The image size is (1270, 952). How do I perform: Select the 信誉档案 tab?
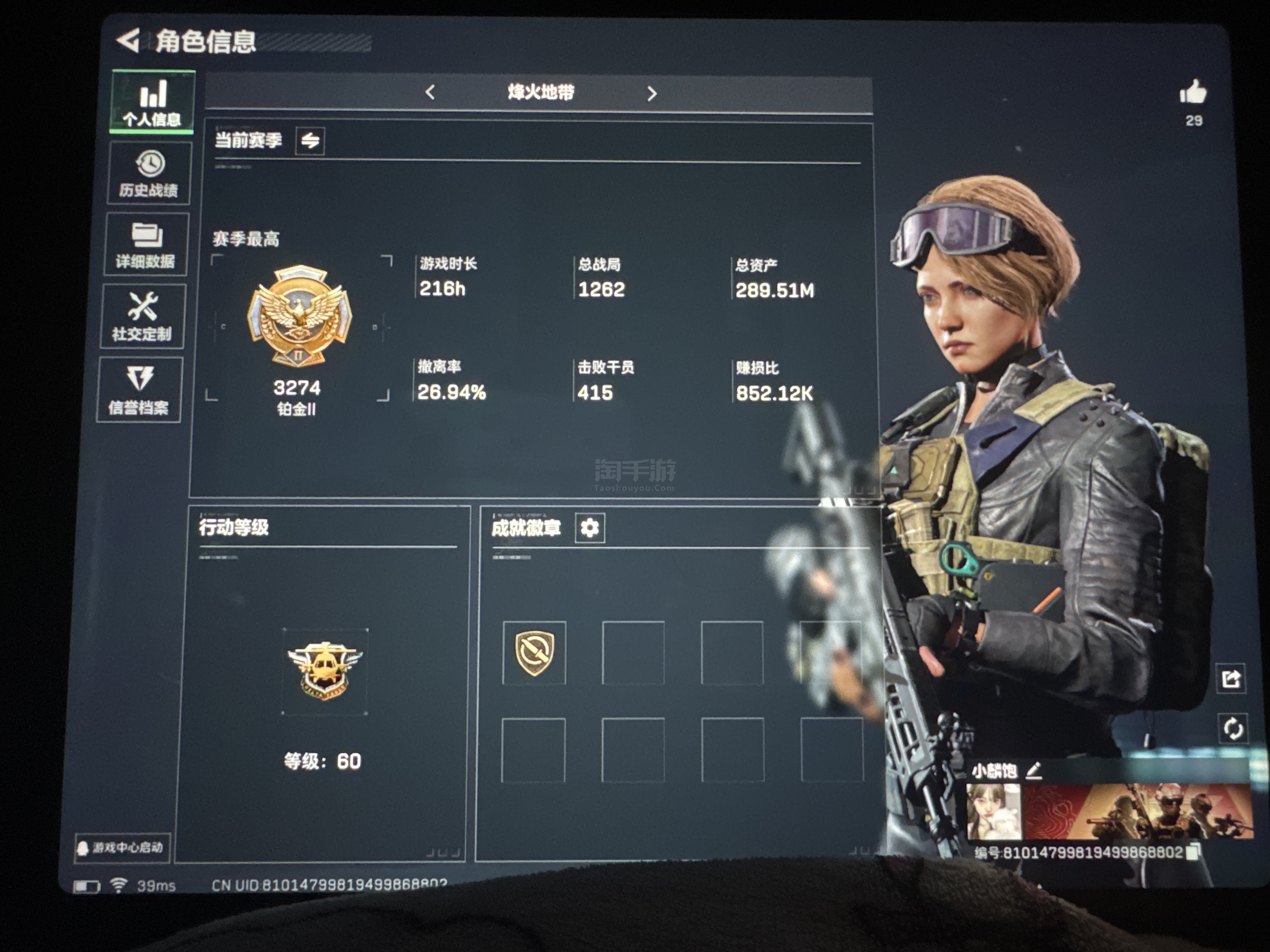point(140,390)
